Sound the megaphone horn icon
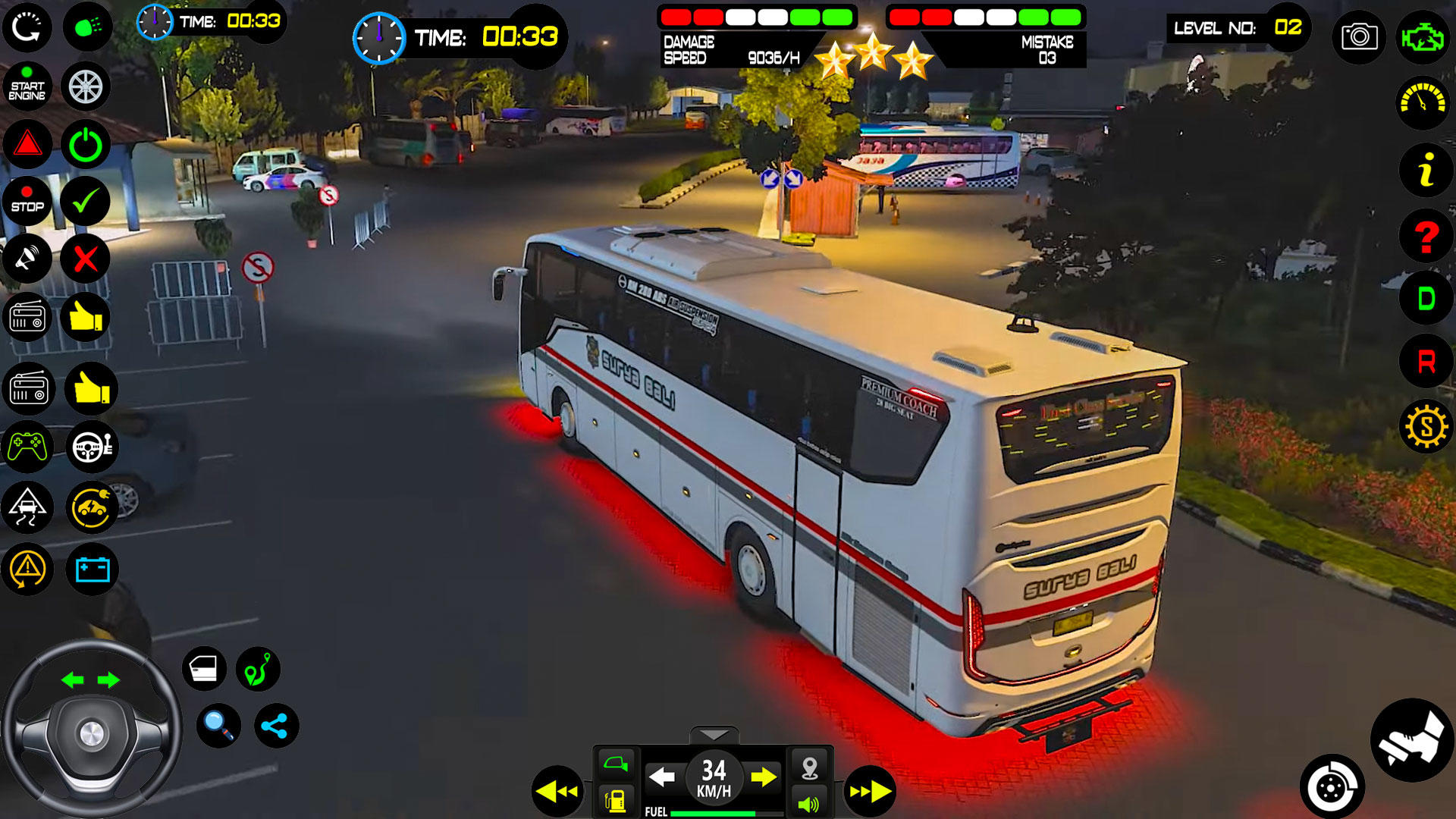 pyautogui.click(x=27, y=259)
